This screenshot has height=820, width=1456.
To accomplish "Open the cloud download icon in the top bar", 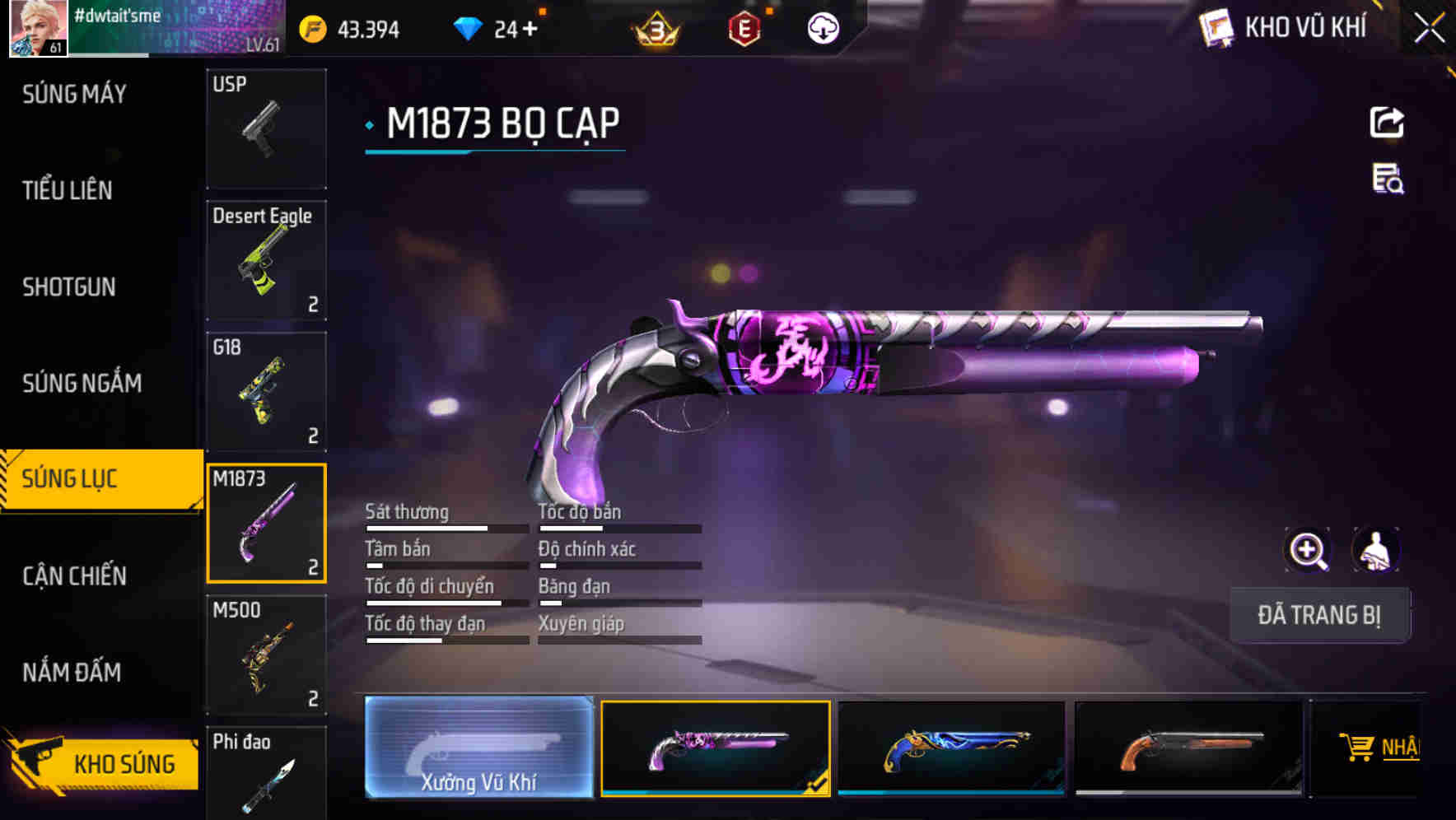I will point(822,27).
